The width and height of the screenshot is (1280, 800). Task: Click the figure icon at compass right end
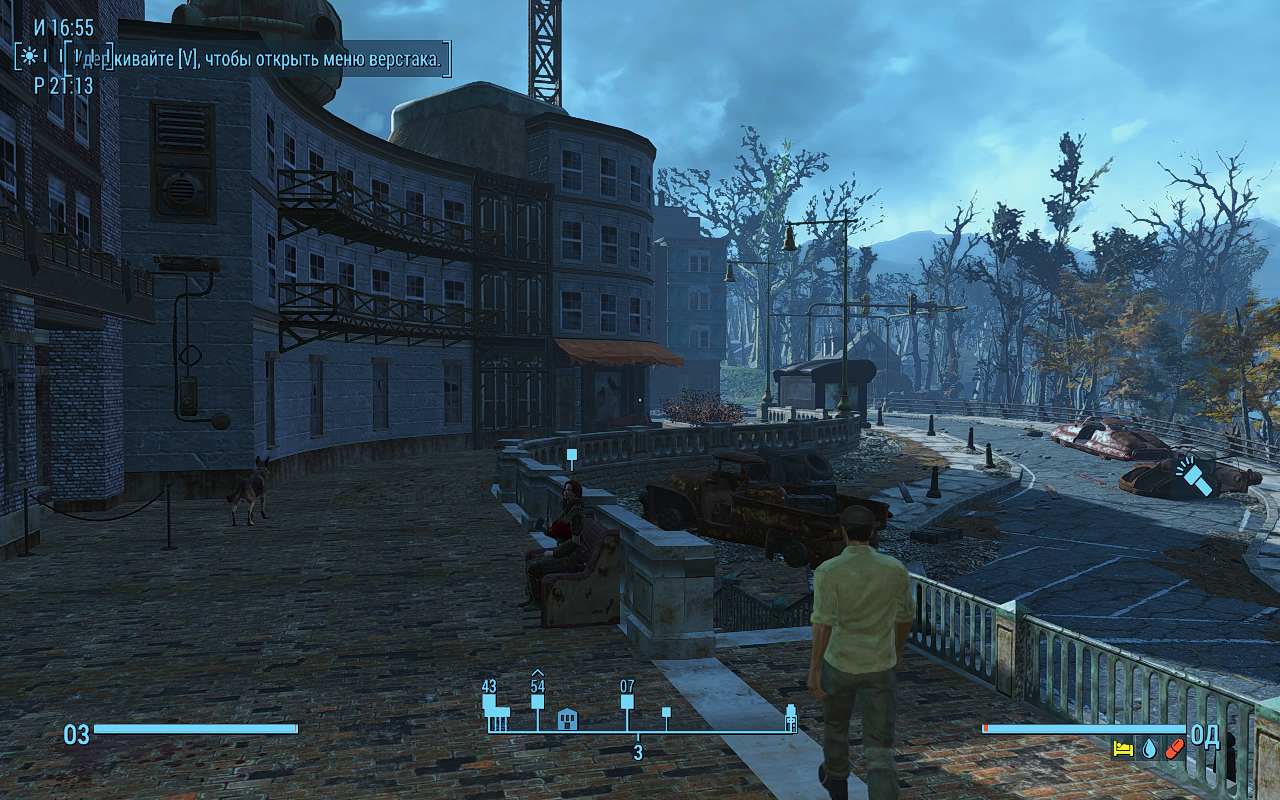[790, 718]
